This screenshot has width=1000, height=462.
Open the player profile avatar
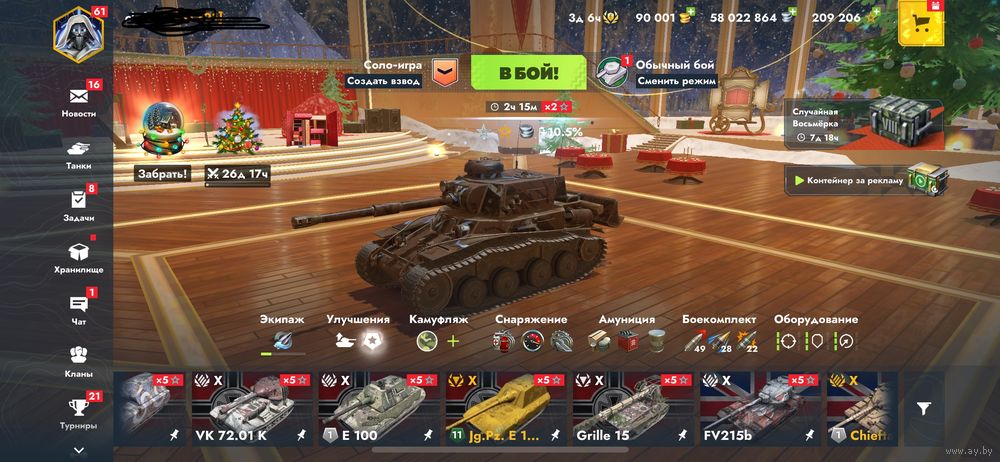click(x=78, y=33)
